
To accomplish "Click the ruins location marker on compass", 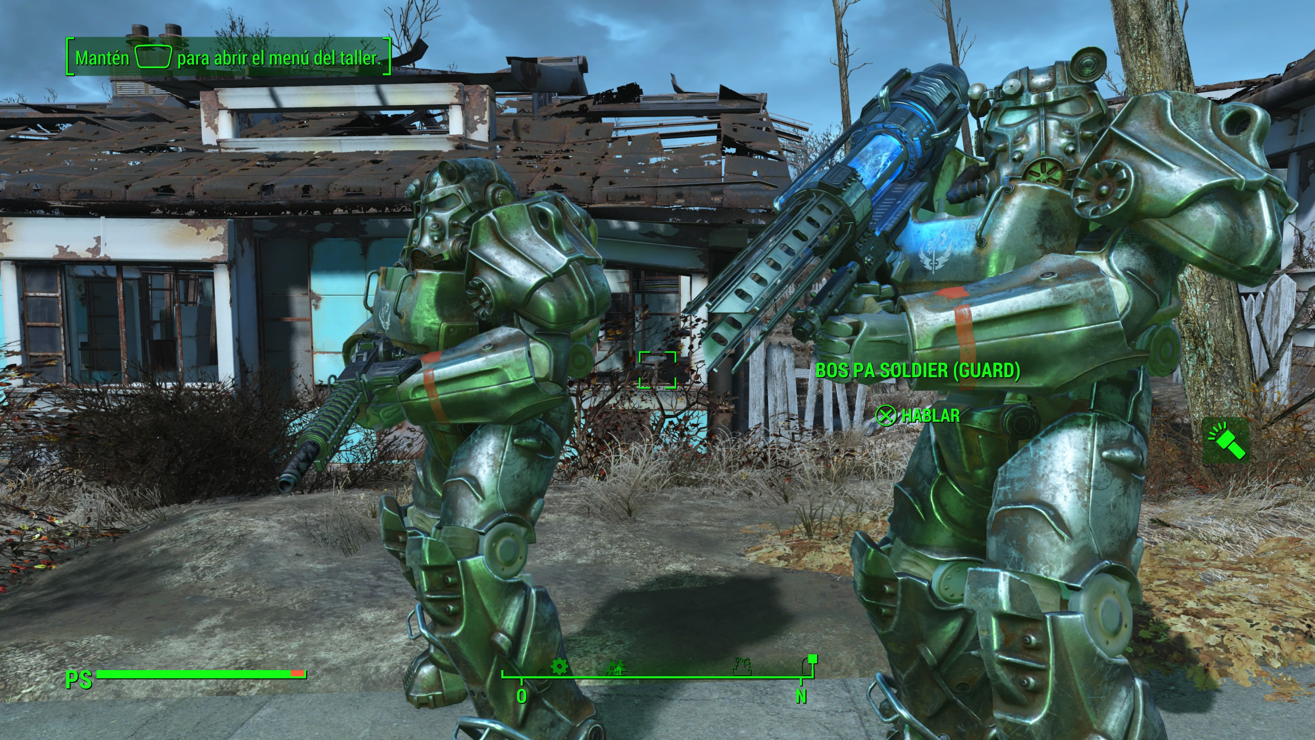I will [x=741, y=666].
